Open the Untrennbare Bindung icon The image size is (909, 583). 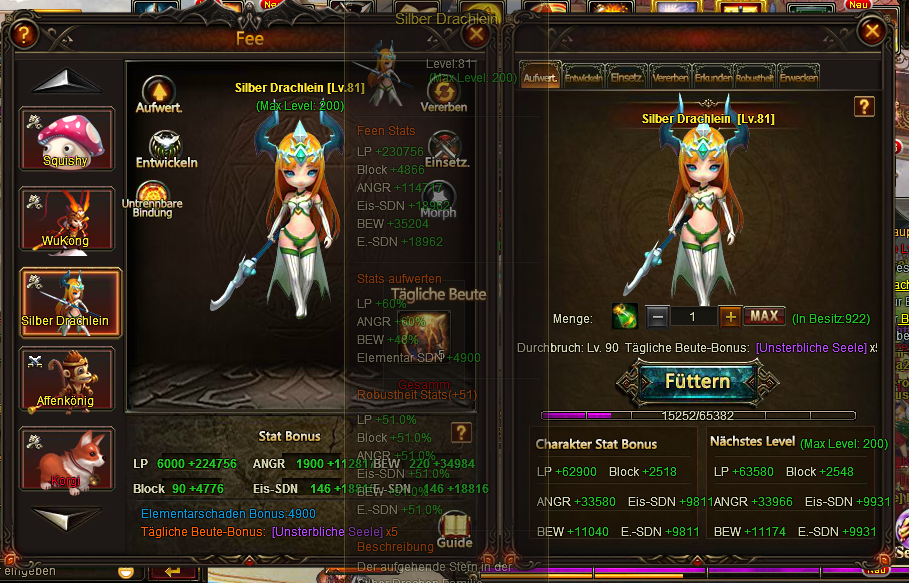point(153,196)
